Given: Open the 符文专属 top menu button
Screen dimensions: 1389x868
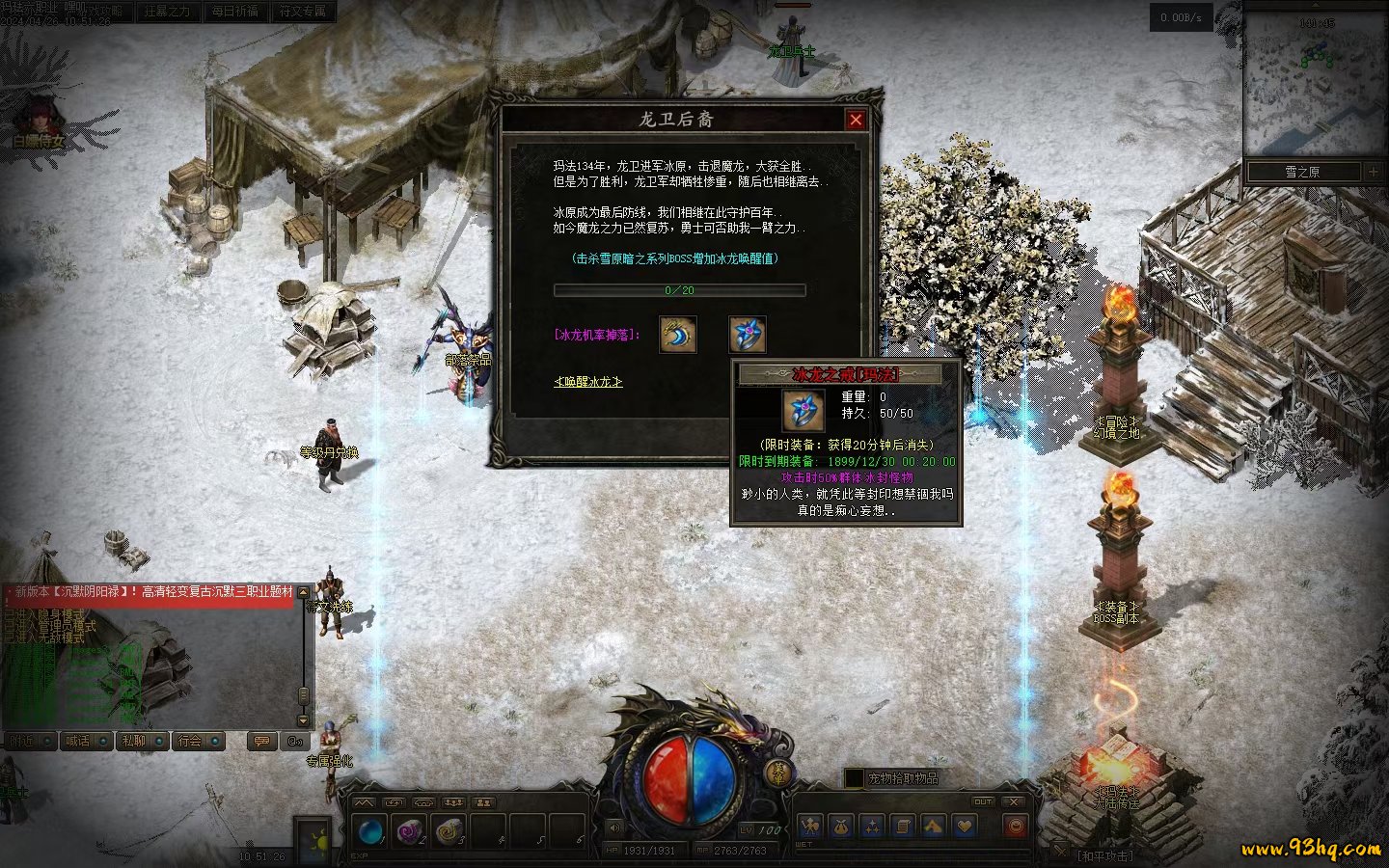Looking at the screenshot, I should pyautogui.click(x=303, y=12).
